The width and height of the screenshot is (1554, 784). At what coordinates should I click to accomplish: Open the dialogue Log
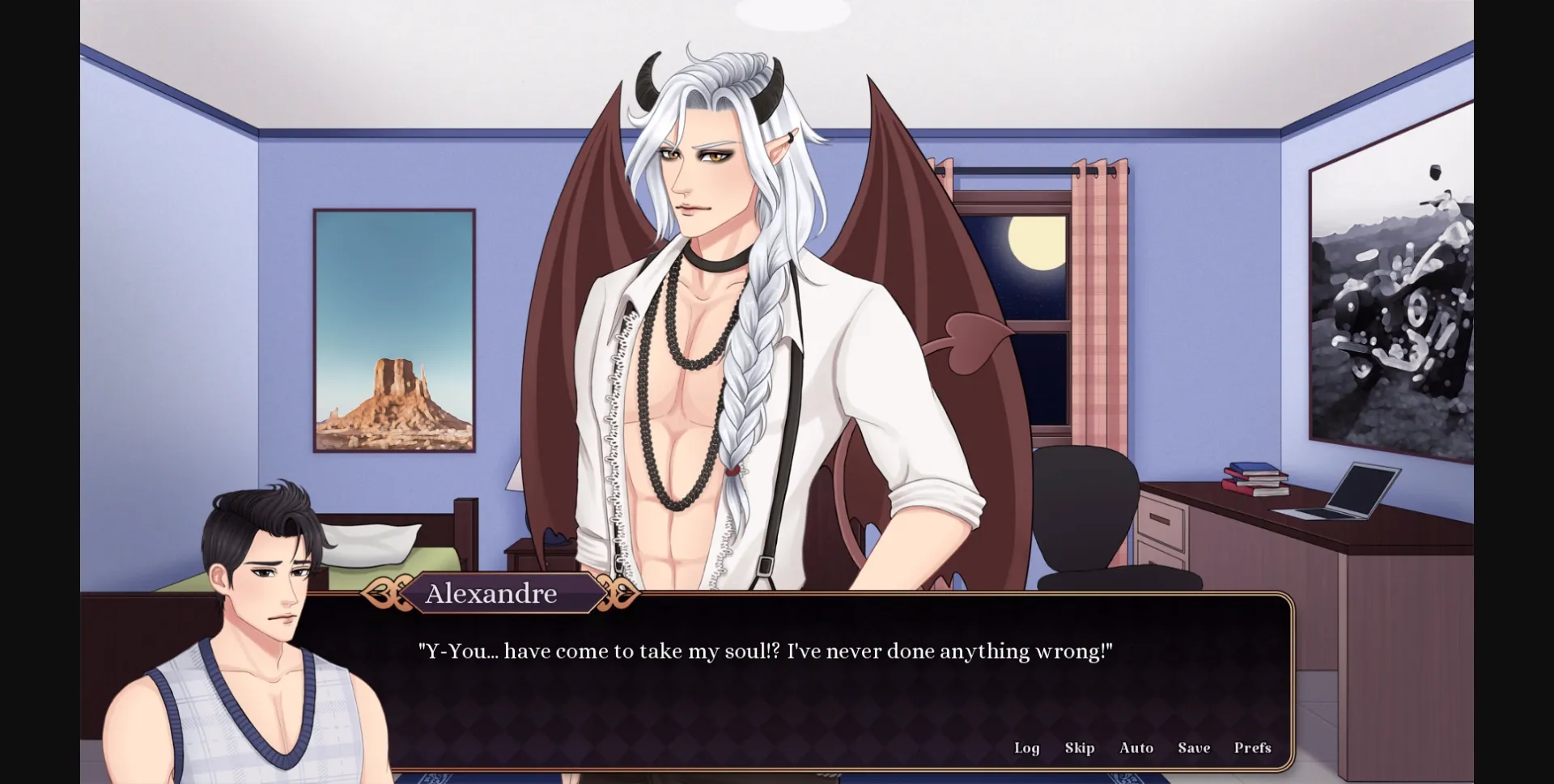click(1027, 748)
